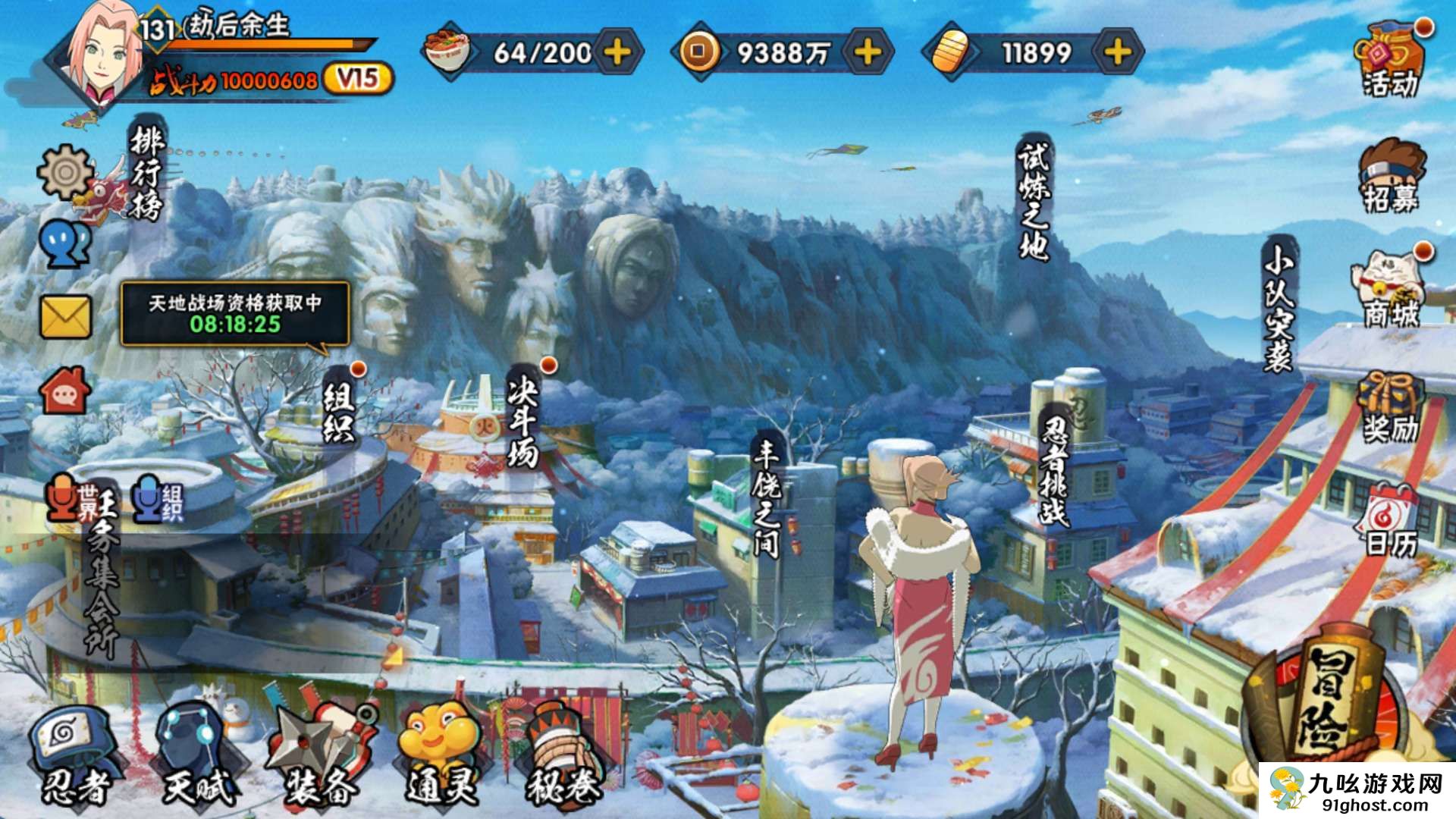Add gold ingots with the plus button

point(1118,52)
